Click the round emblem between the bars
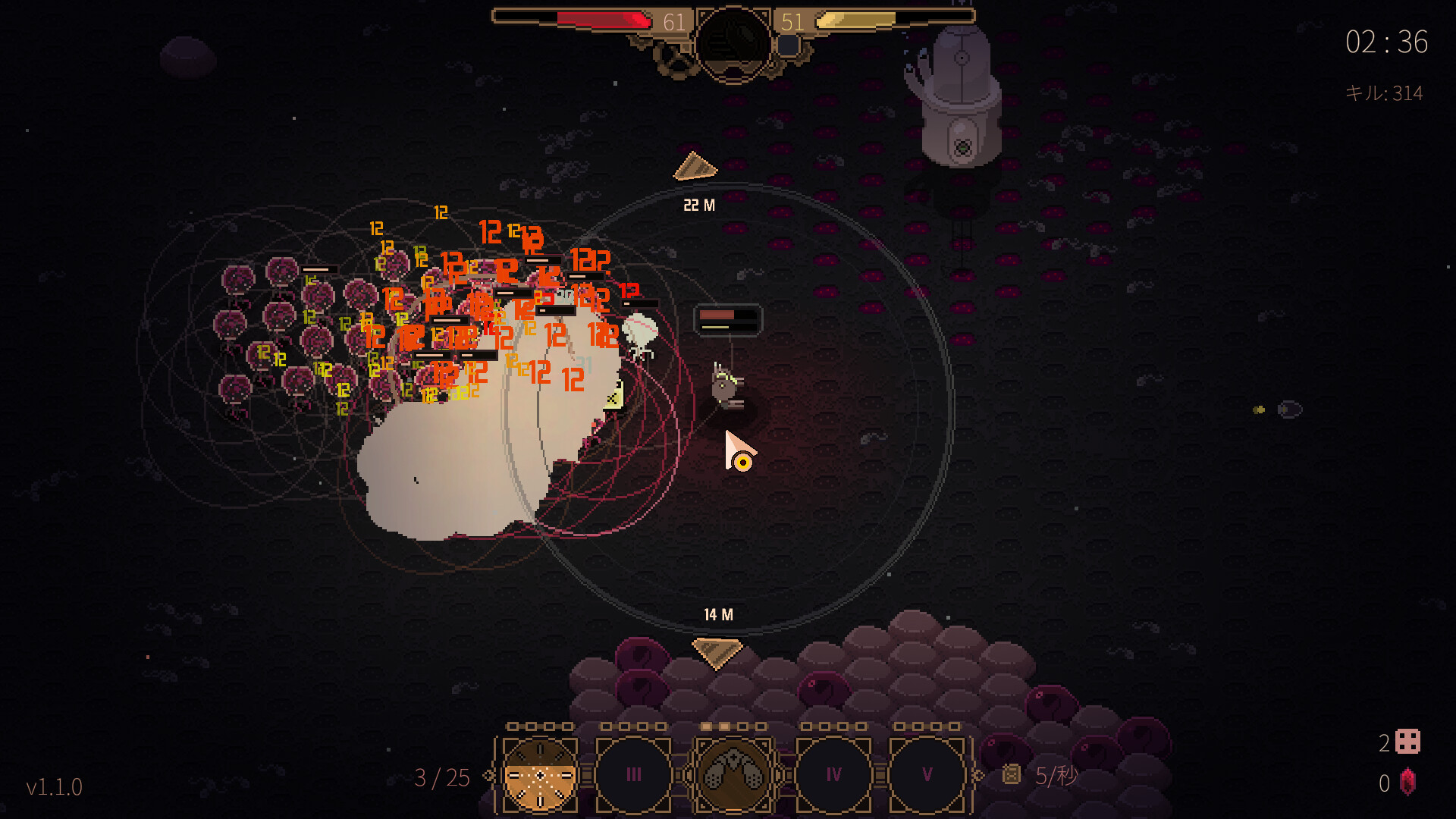Image resolution: width=1456 pixels, height=819 pixels. pos(733,41)
